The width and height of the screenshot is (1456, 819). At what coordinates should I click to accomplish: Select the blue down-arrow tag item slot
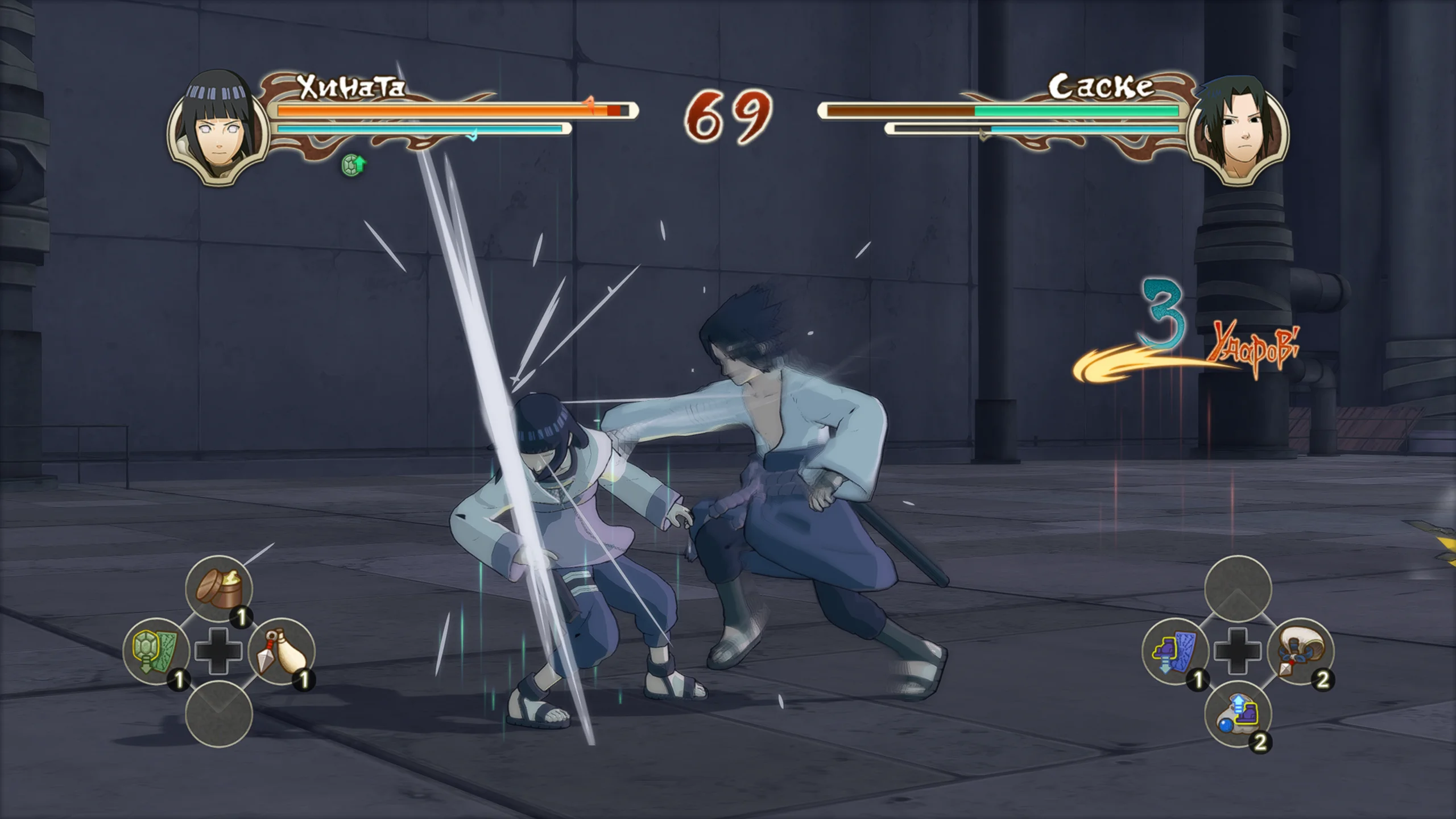pos(1175,651)
